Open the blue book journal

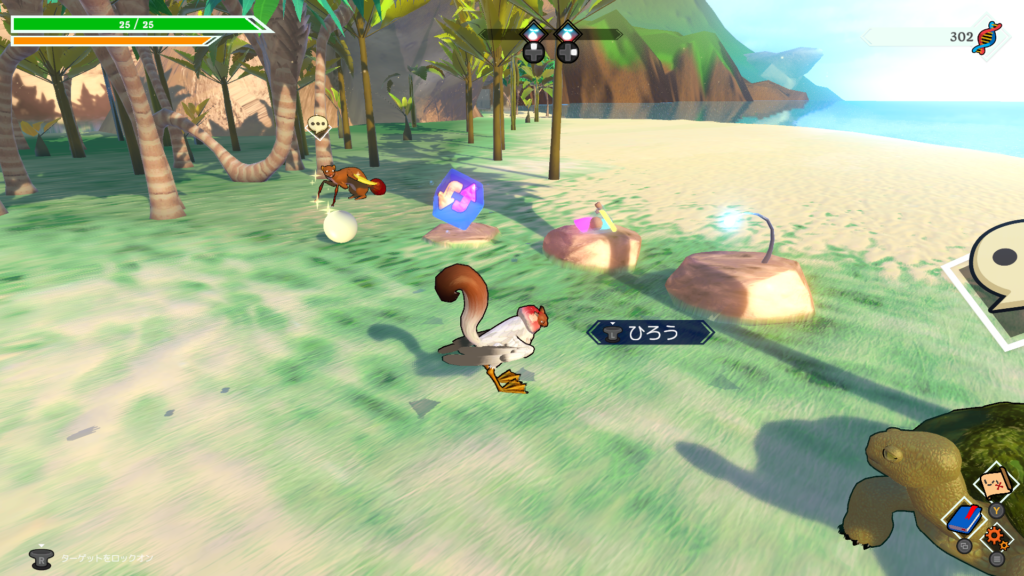[964, 518]
